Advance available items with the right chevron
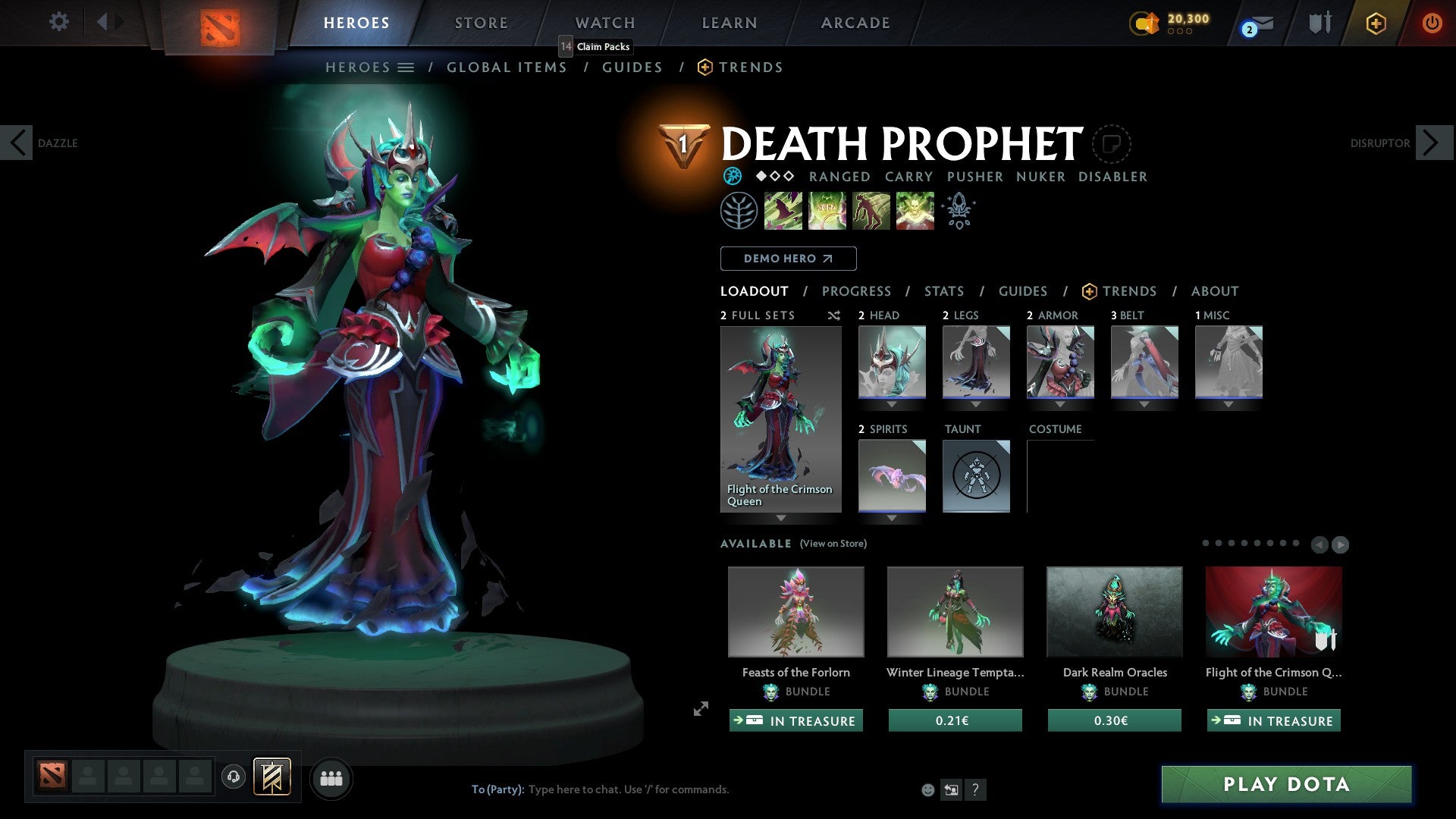The height and width of the screenshot is (819, 1456). pos(1340,544)
